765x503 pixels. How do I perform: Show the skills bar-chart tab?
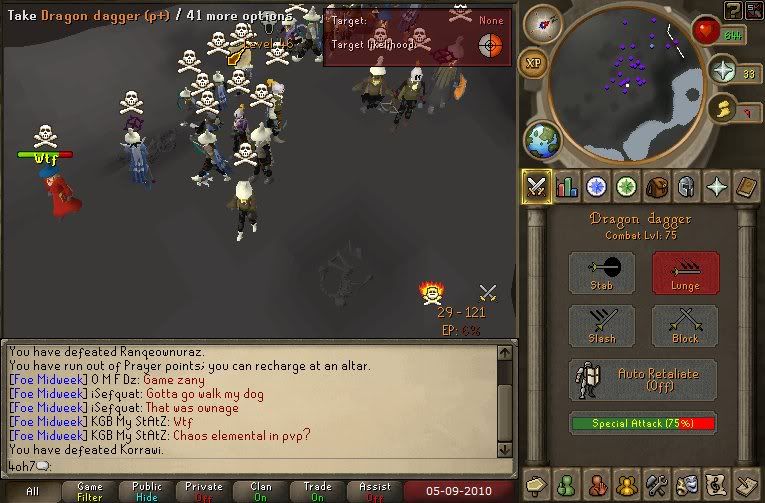[x=567, y=186]
